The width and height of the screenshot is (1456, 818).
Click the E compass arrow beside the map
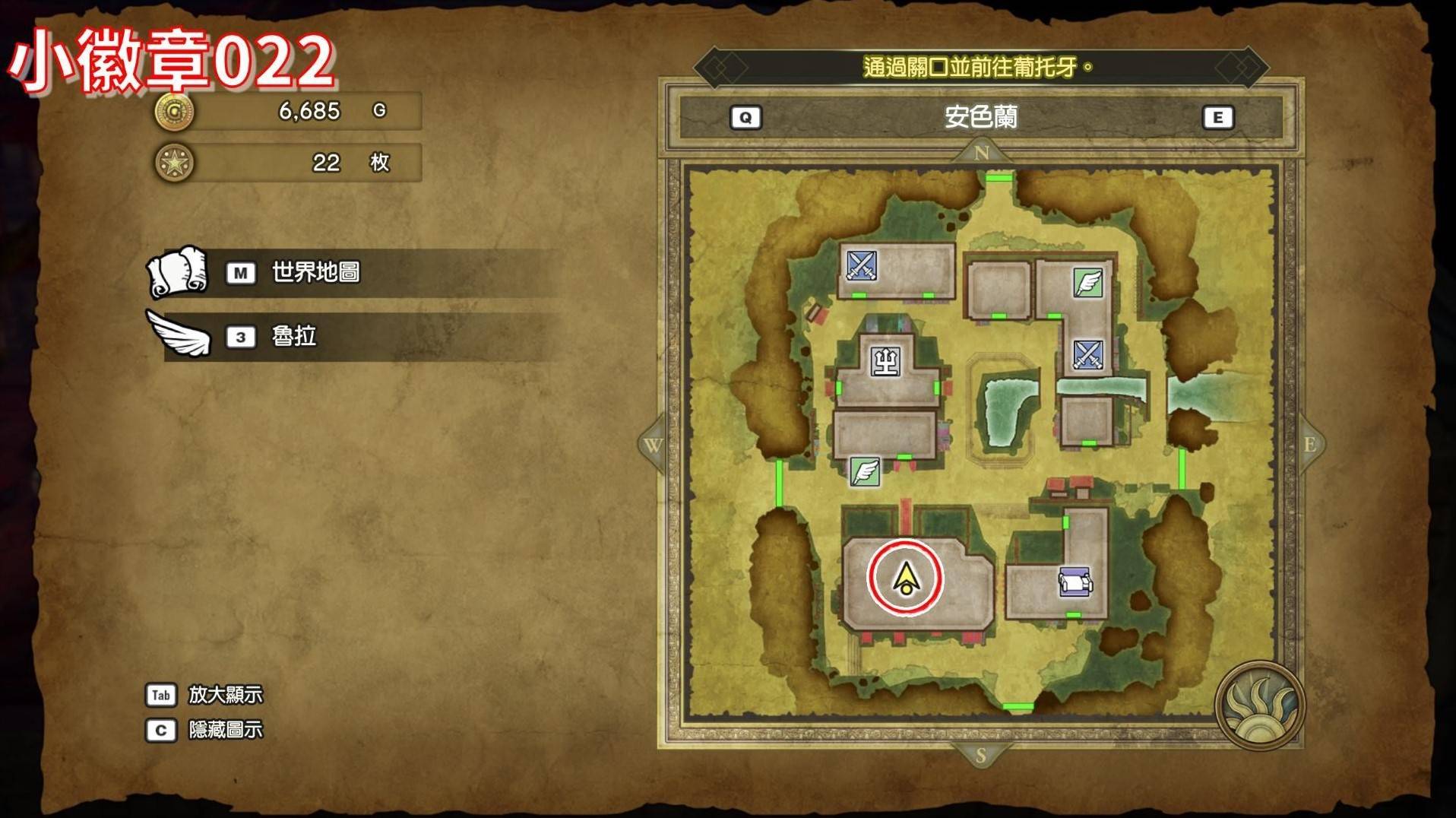[1310, 445]
